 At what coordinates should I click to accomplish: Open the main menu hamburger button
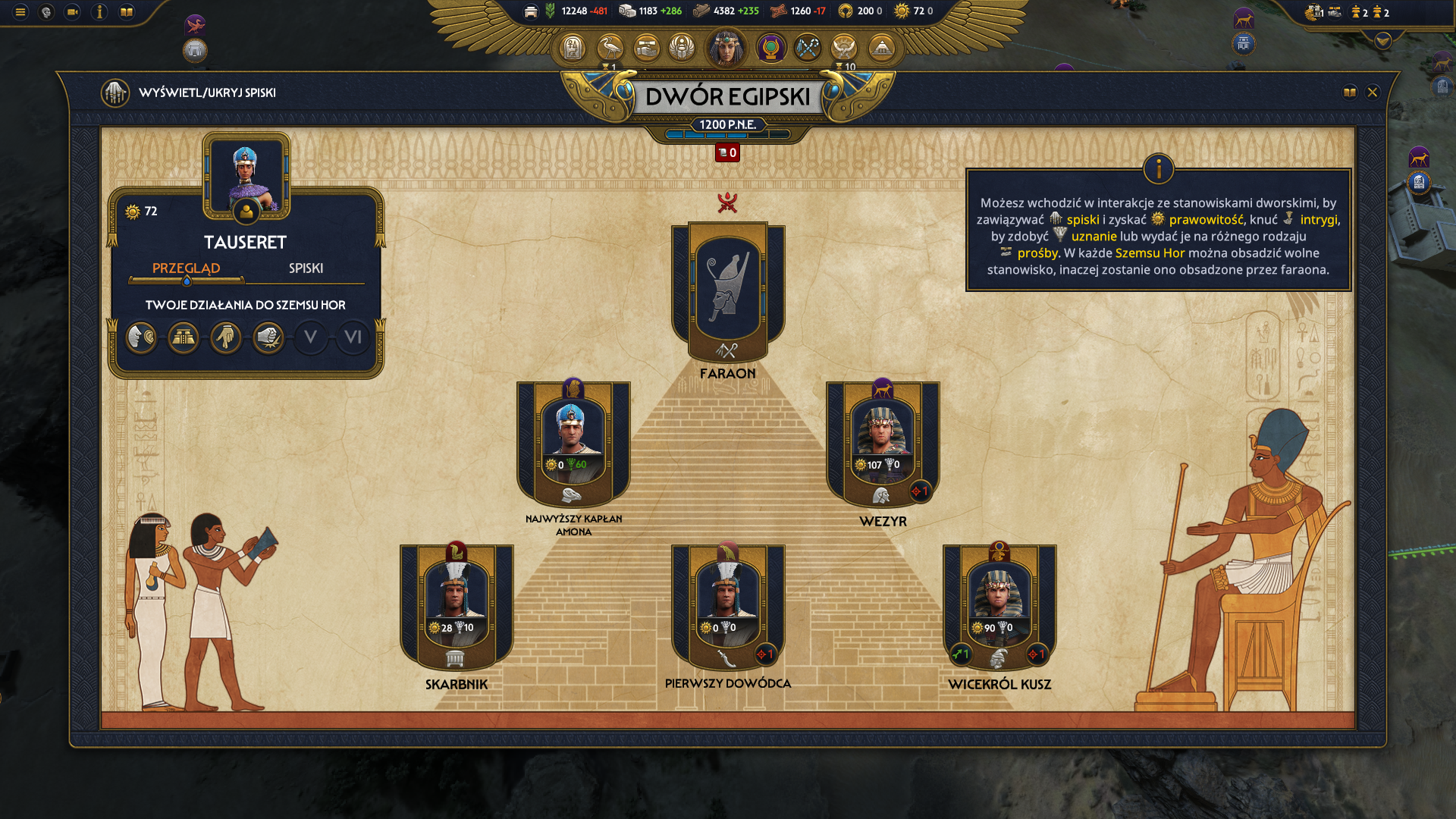(20, 12)
